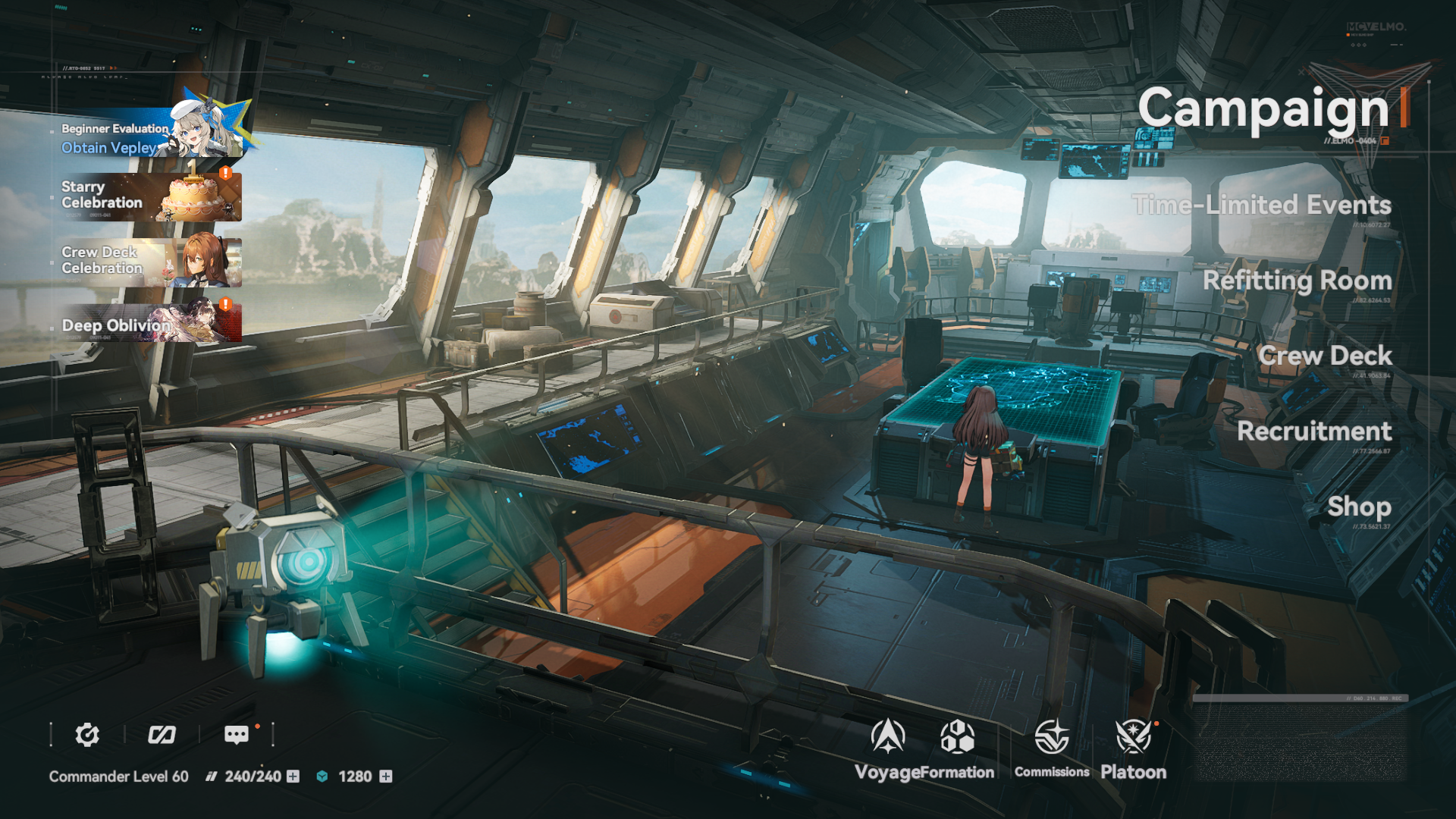Image resolution: width=1456 pixels, height=819 pixels.
Task: Open the Shop
Action: tap(1359, 507)
